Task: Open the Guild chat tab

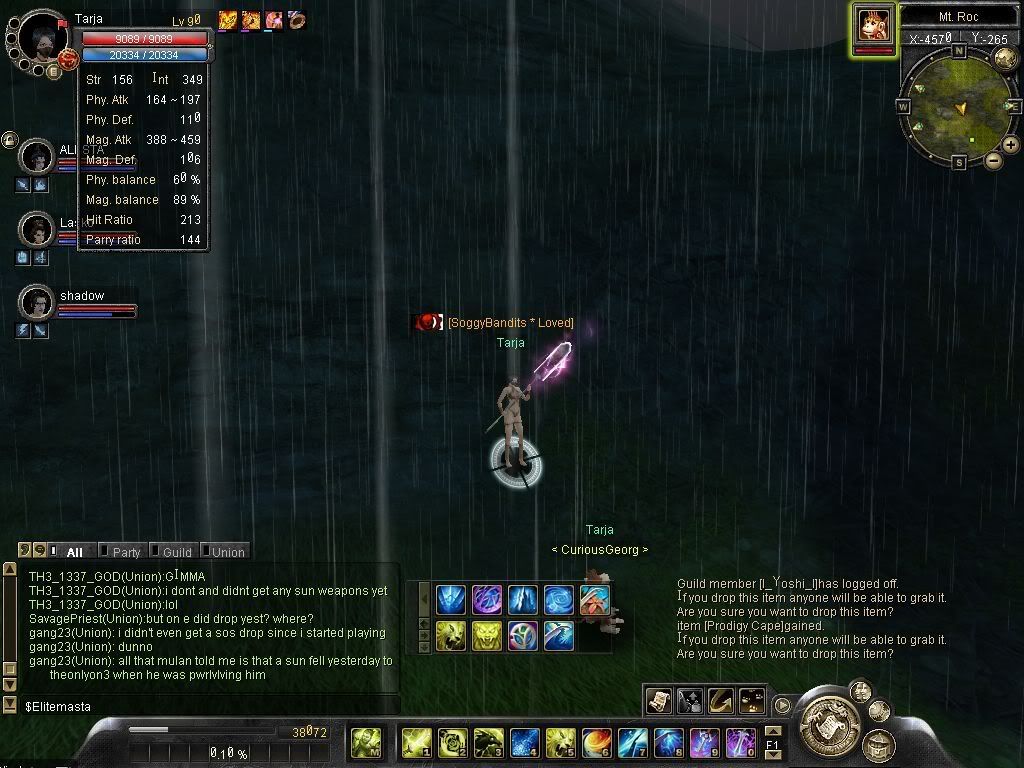Action: (176, 552)
